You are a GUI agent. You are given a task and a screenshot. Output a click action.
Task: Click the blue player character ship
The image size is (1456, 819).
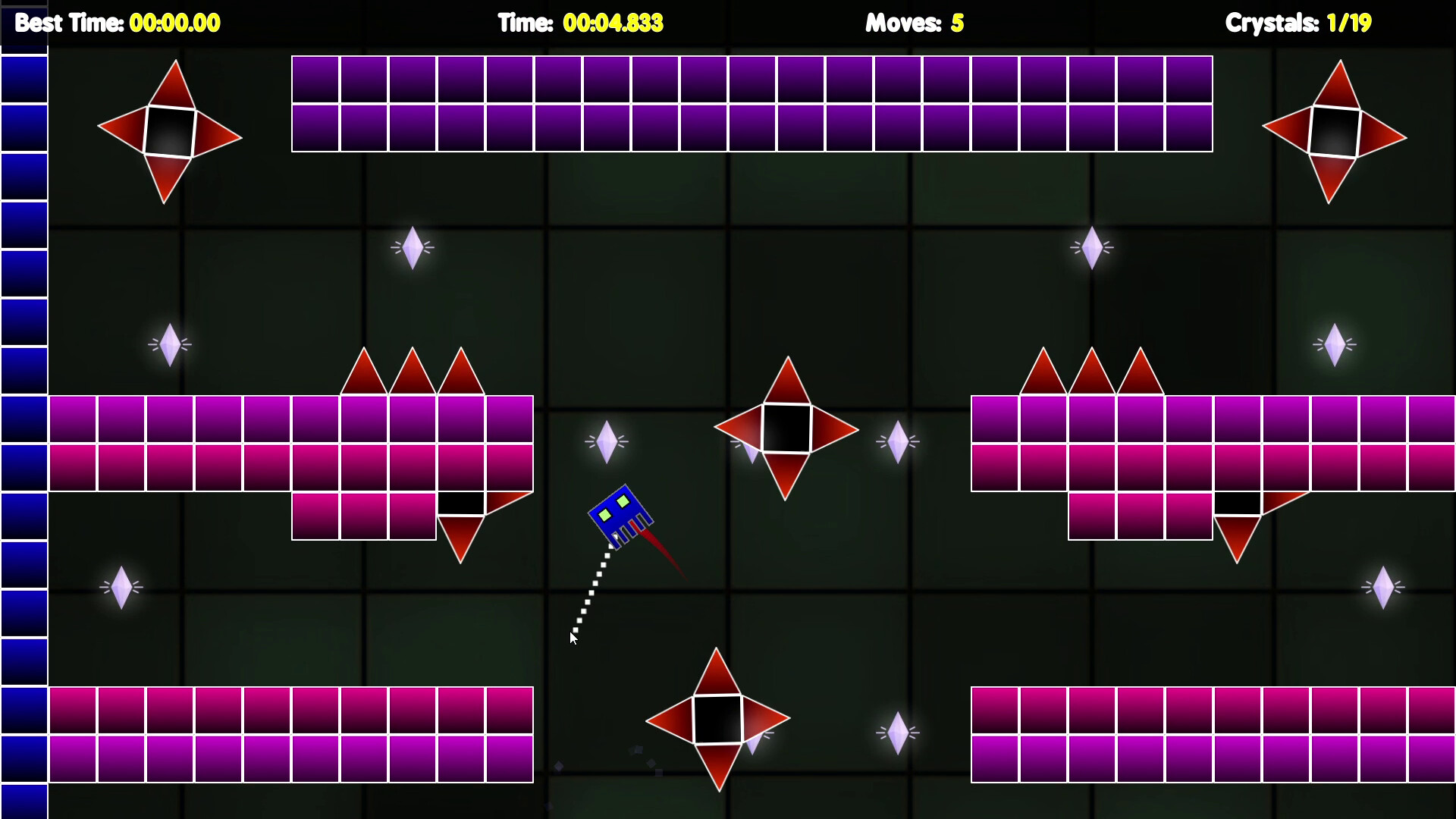(622, 516)
